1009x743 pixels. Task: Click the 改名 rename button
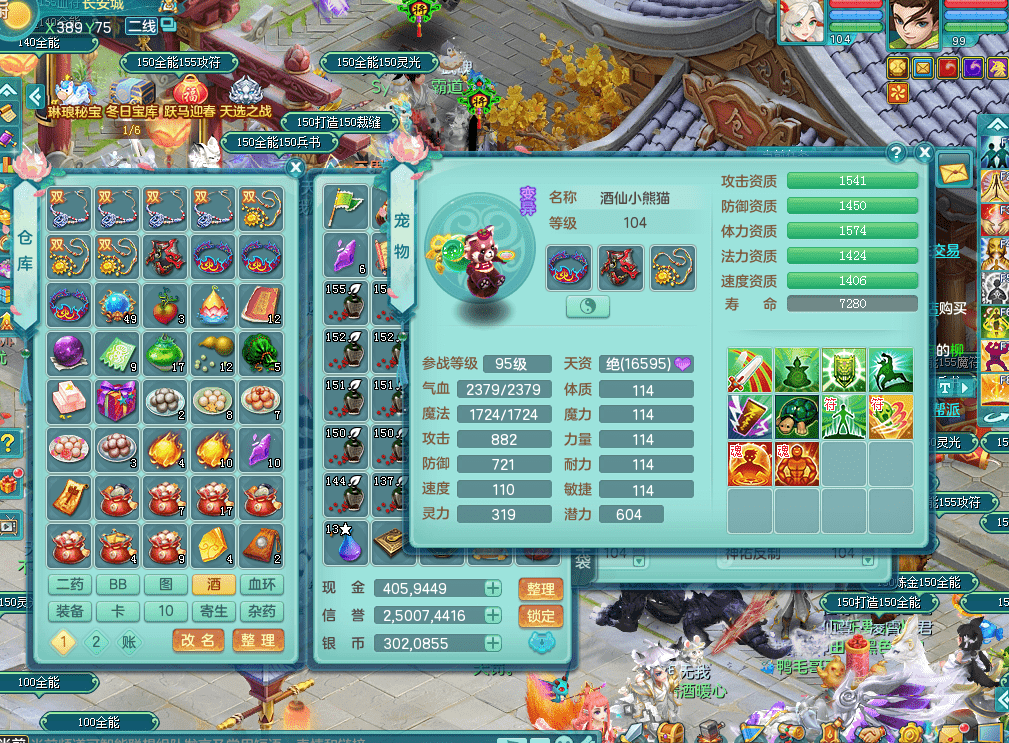point(199,640)
